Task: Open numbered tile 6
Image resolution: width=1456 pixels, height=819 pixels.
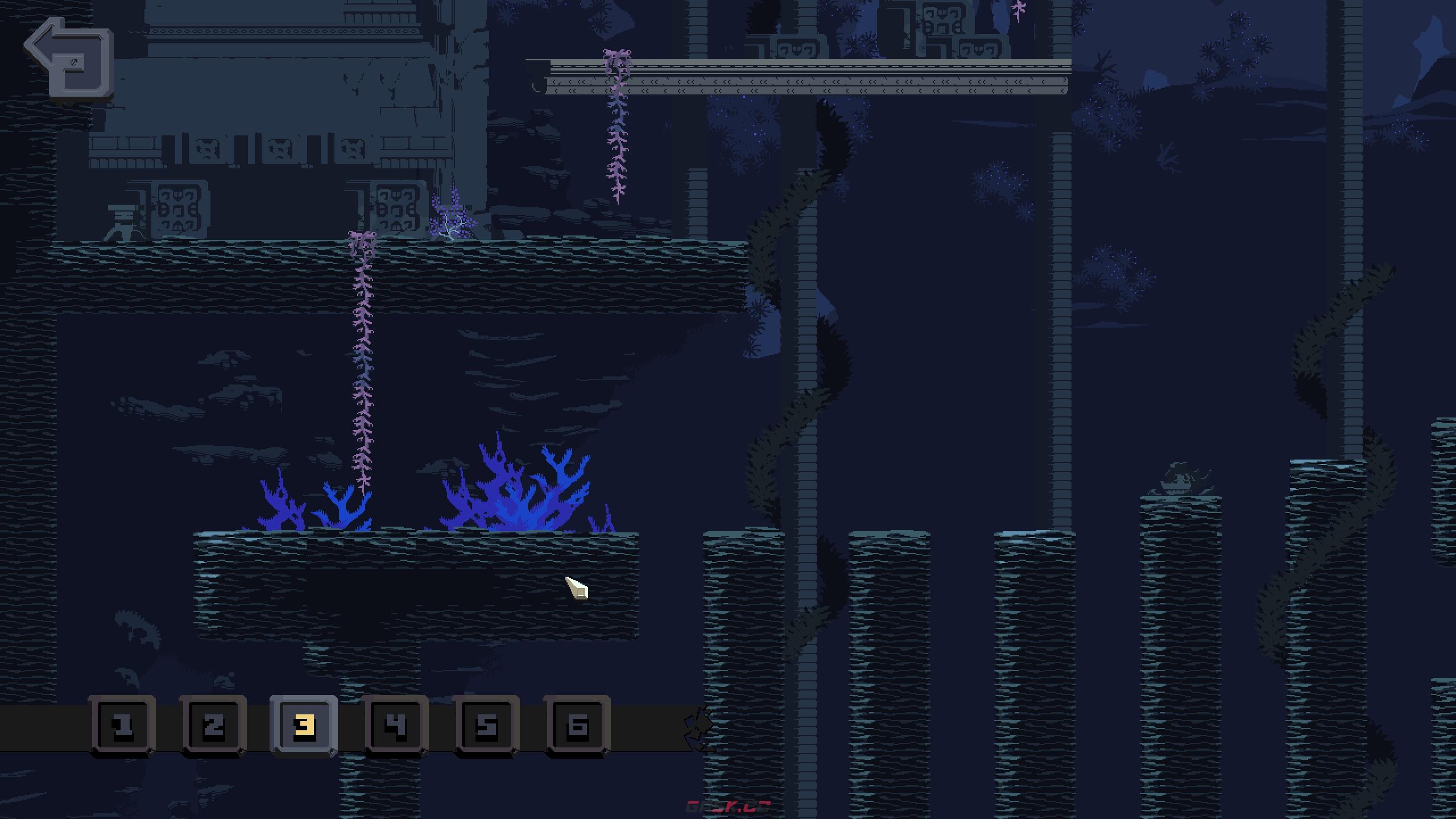Action: tap(577, 726)
